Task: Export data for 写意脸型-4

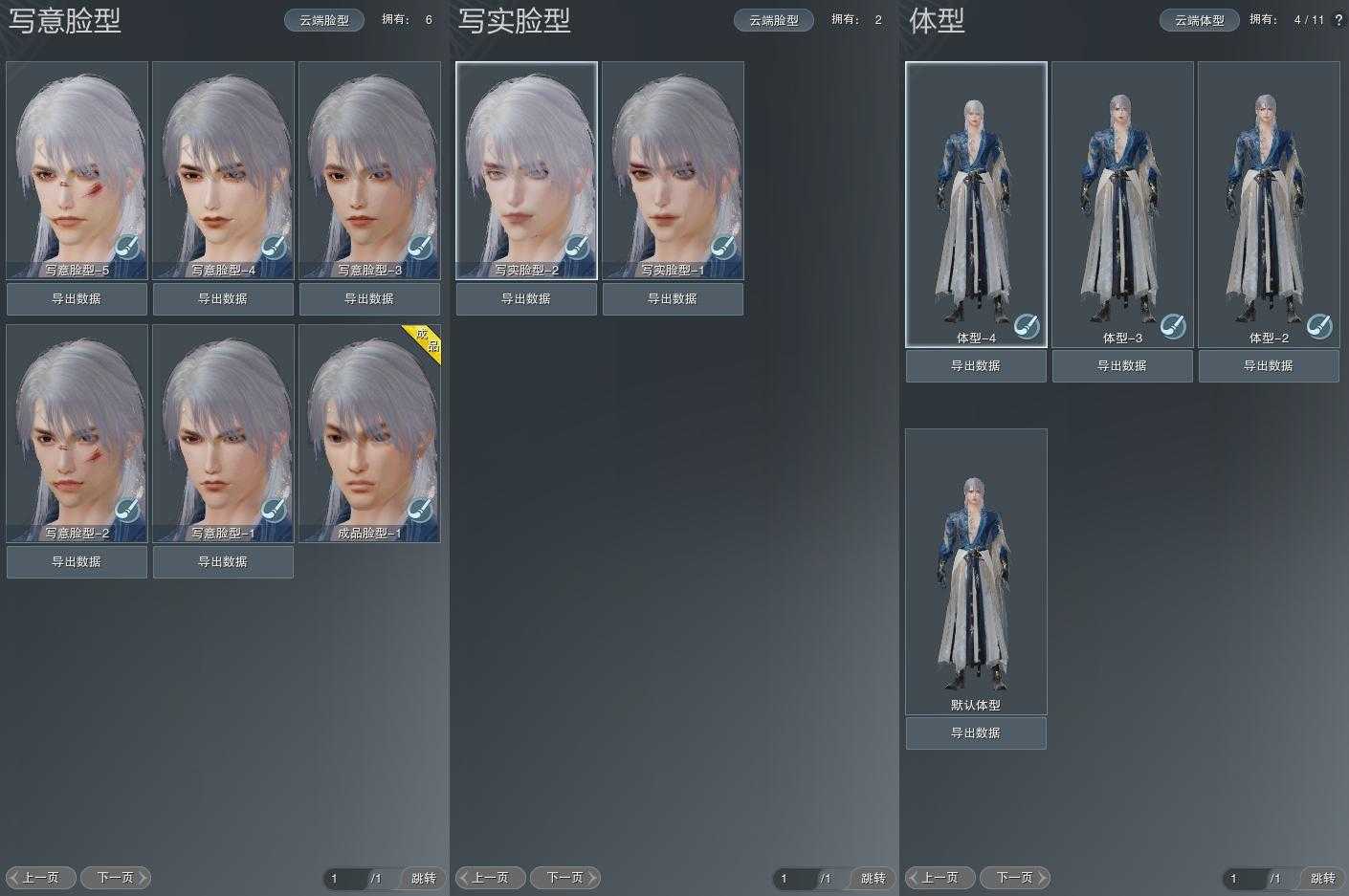Action: click(x=223, y=299)
